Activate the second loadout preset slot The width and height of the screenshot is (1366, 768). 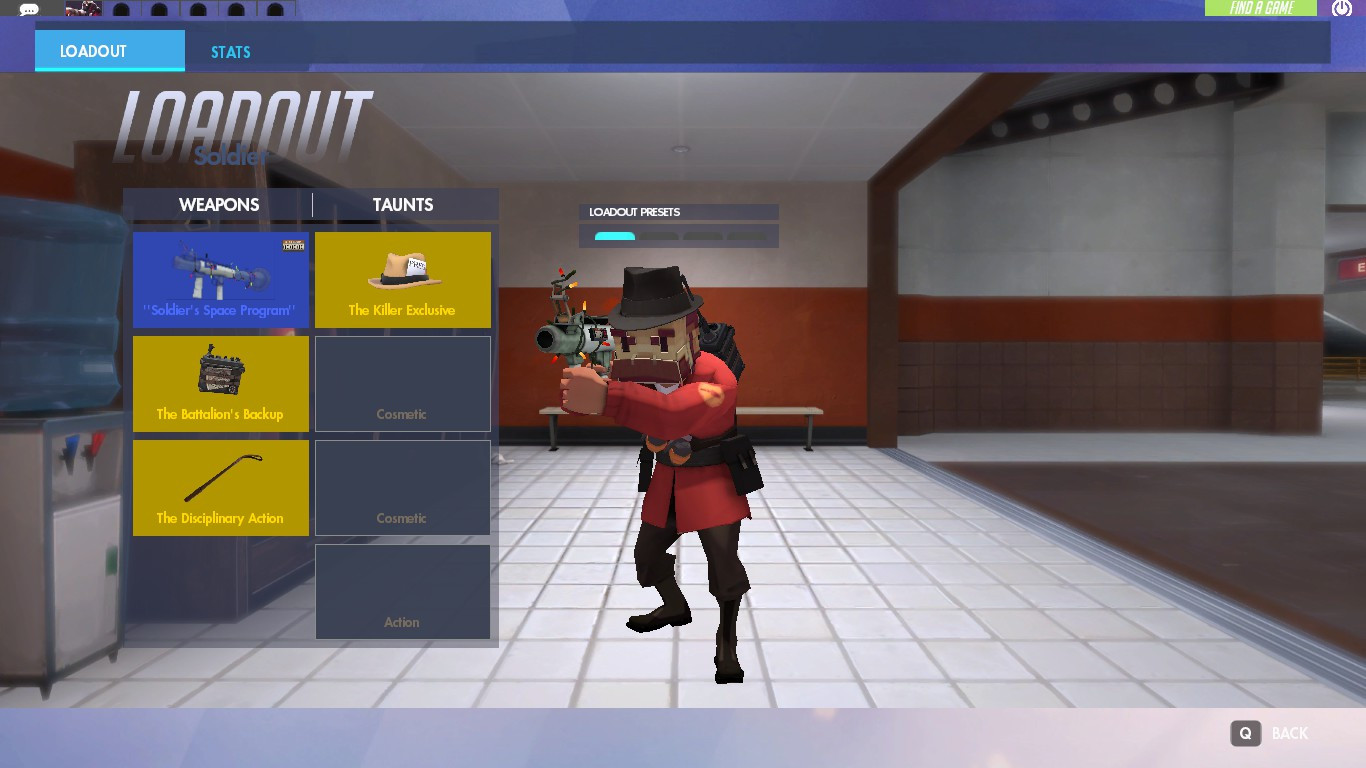tap(658, 236)
